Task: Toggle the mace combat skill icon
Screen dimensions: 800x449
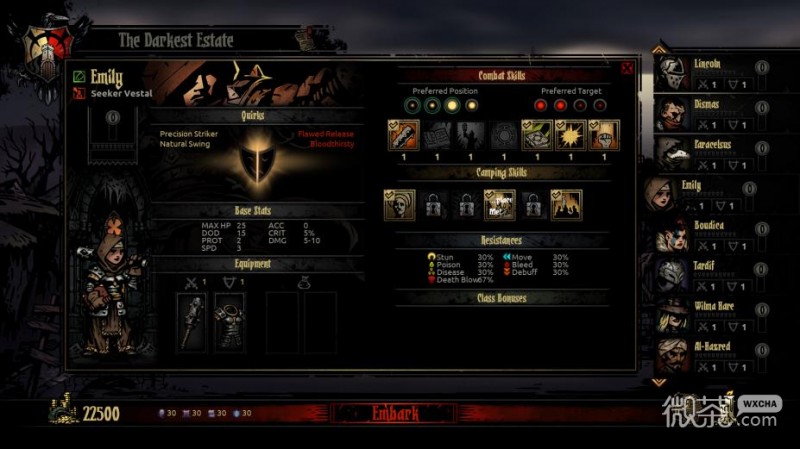Action: [x=404, y=135]
